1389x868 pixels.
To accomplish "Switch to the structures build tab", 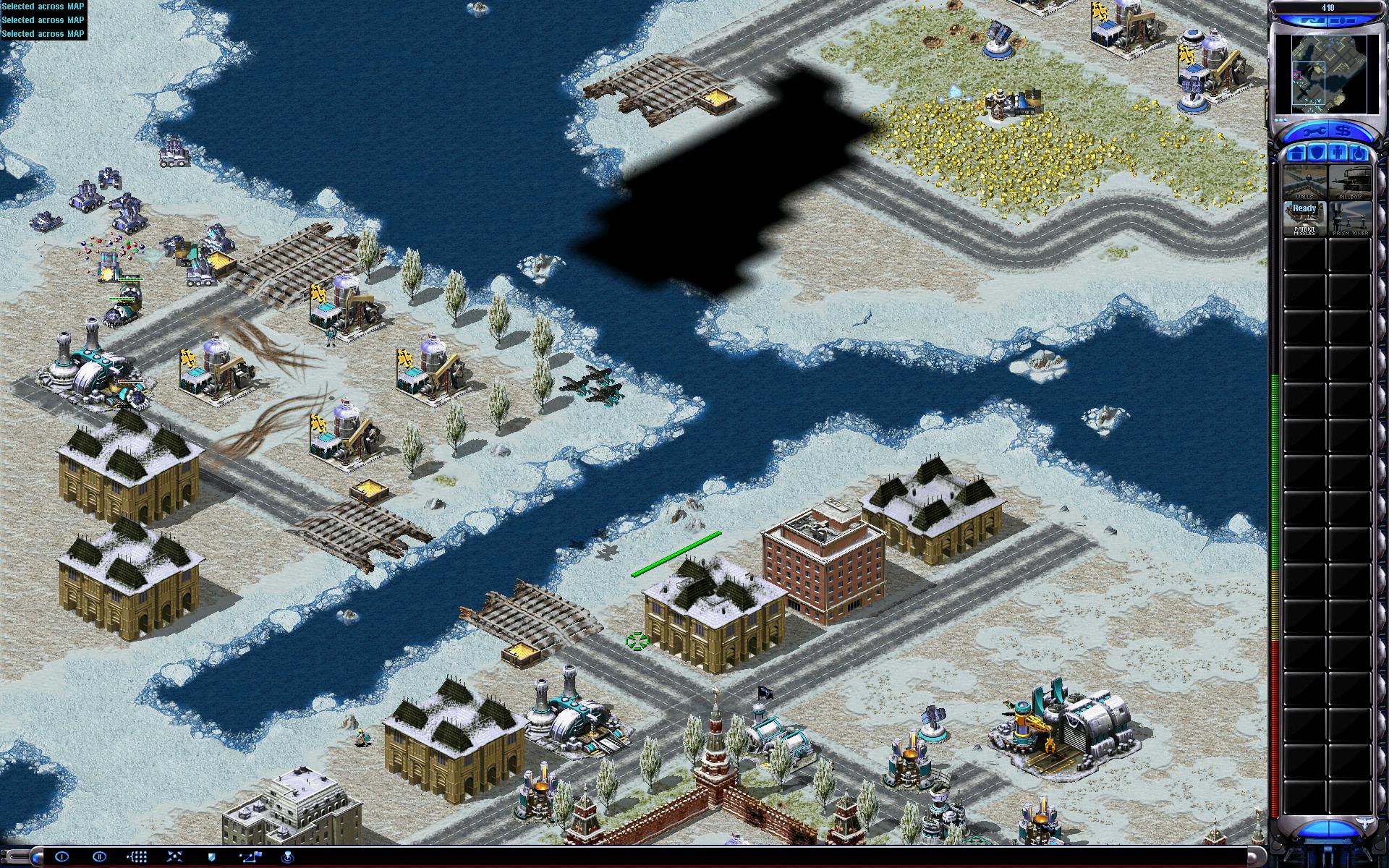I will (x=1298, y=153).
